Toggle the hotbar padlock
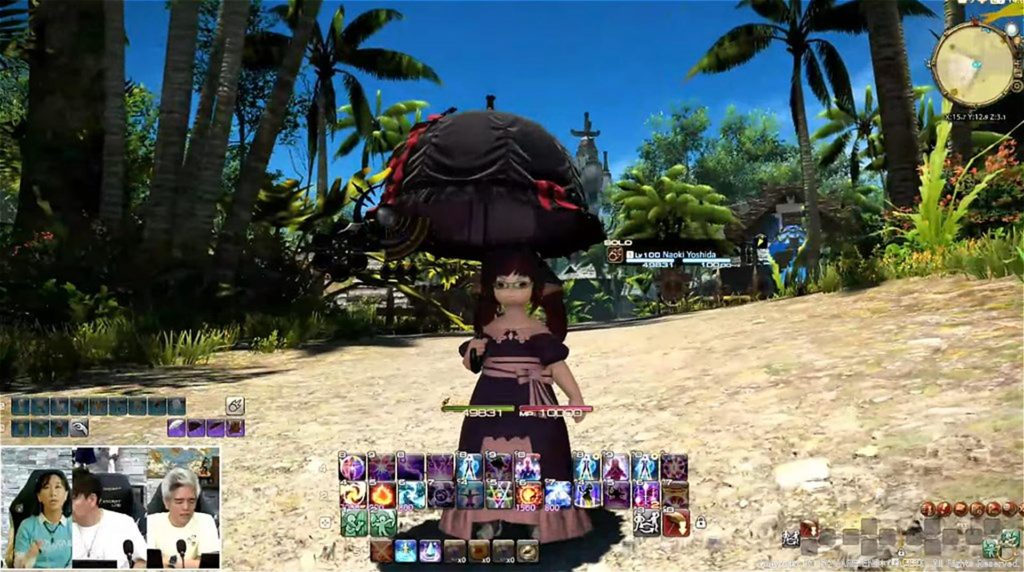The height and width of the screenshot is (572, 1024). tap(700, 523)
